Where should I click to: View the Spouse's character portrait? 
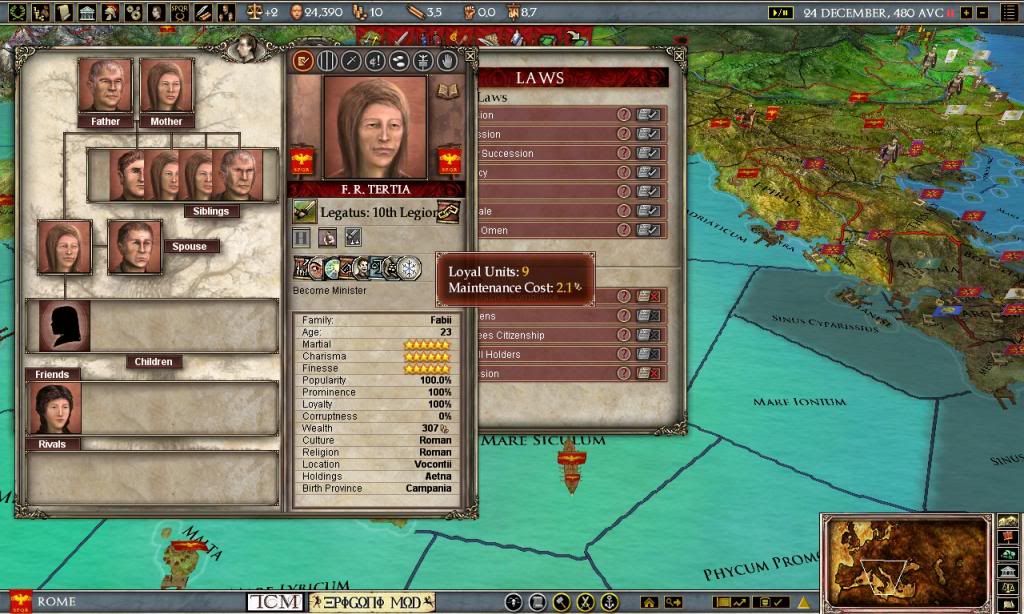click(x=134, y=248)
